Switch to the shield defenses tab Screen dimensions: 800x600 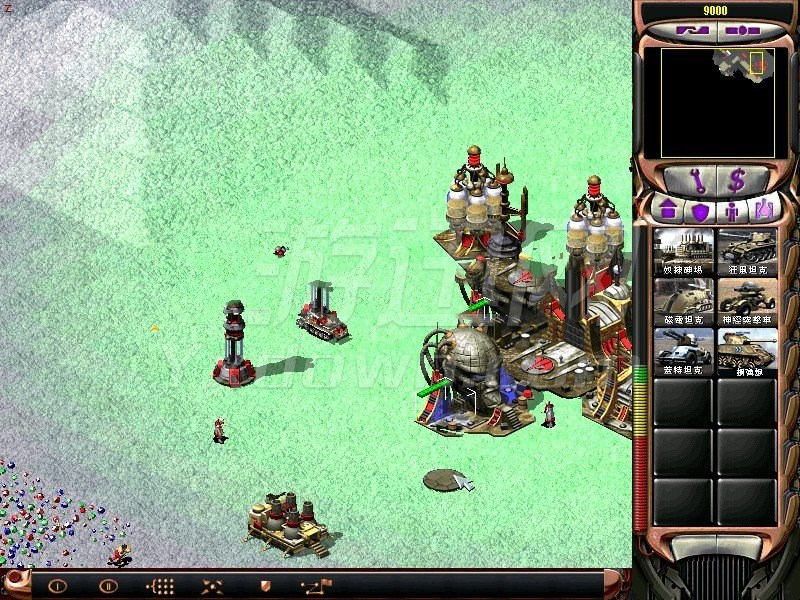pyautogui.click(x=699, y=212)
